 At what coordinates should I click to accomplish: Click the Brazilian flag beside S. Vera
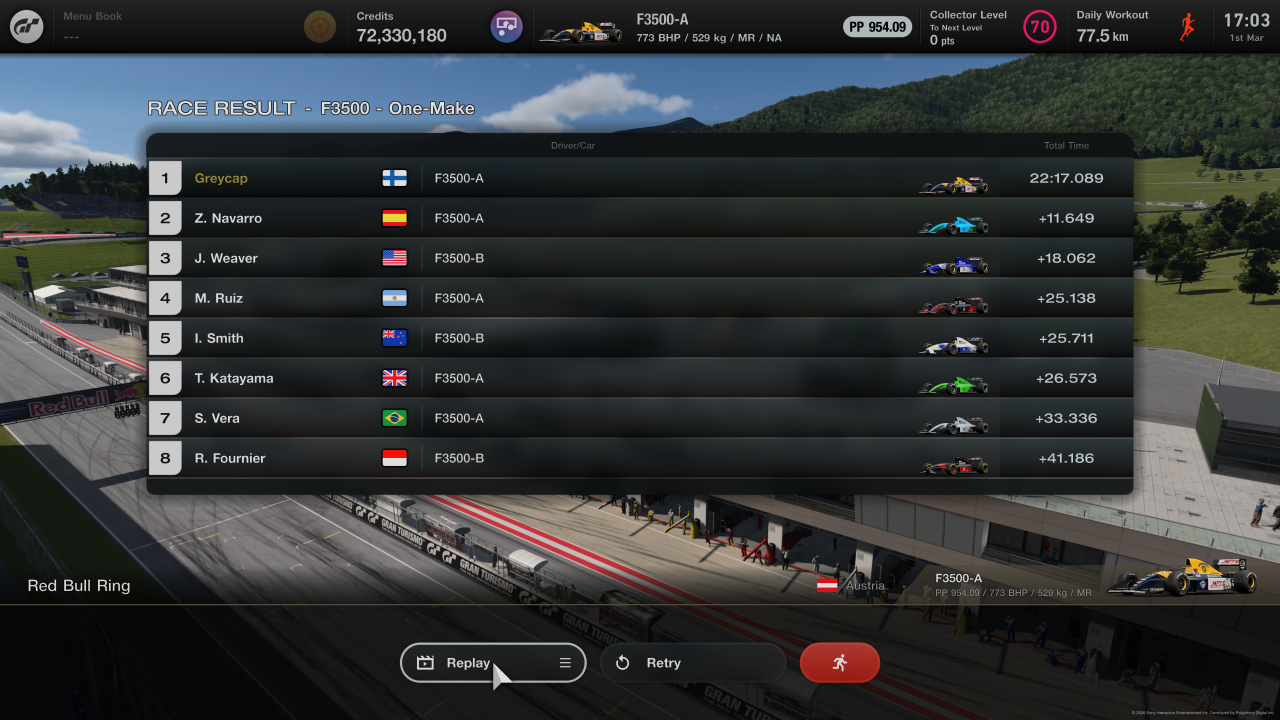(x=395, y=418)
